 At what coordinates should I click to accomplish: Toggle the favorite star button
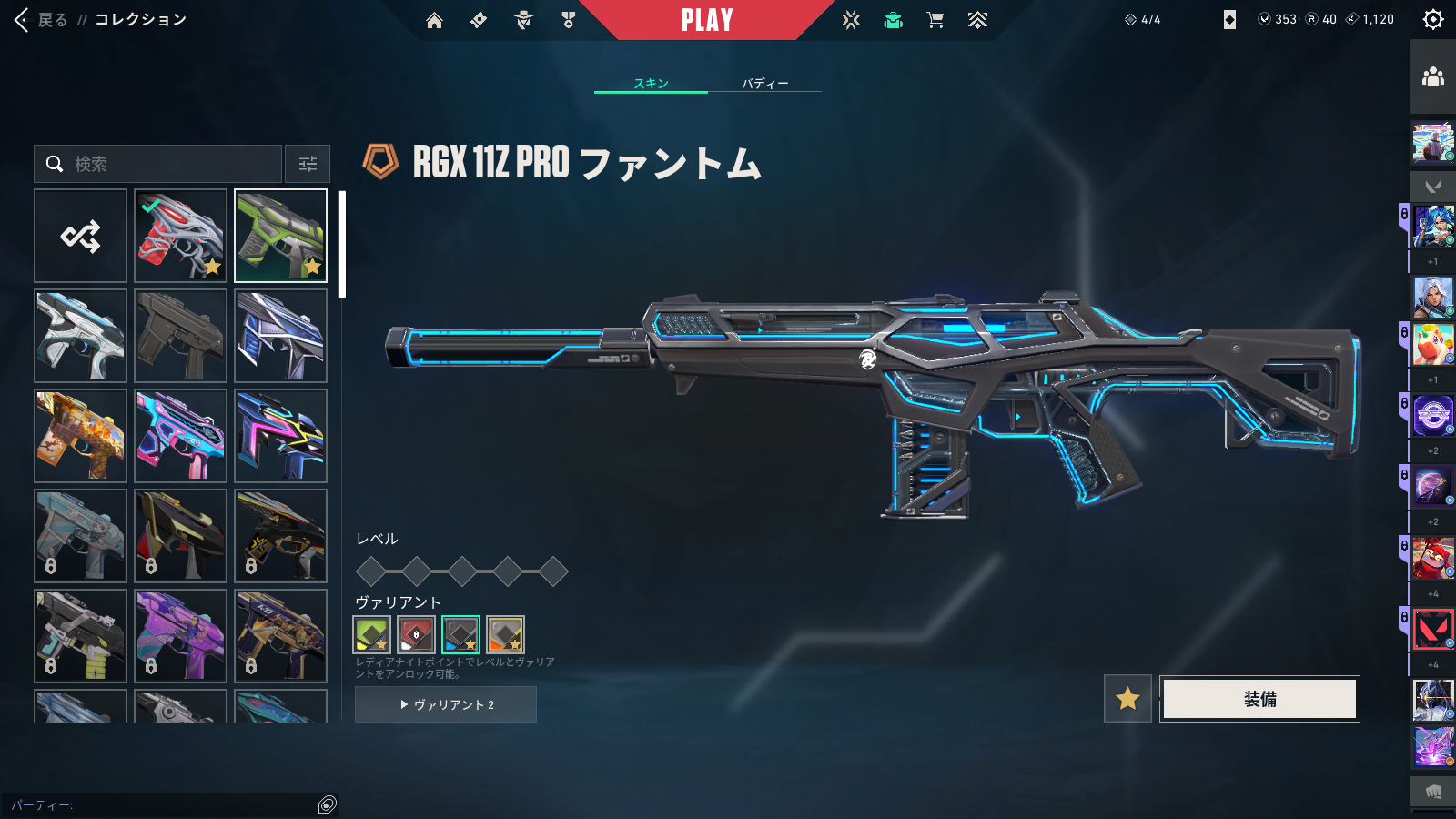coord(1127,699)
